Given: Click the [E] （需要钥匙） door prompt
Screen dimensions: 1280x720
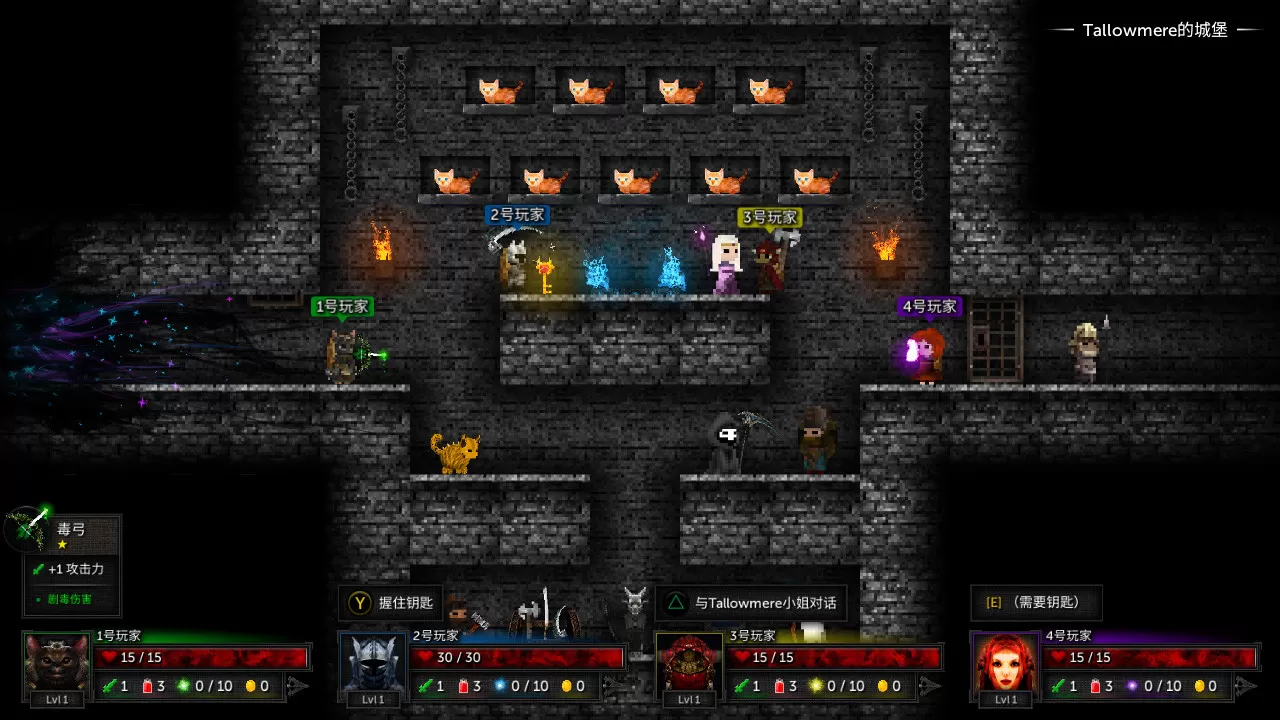Looking at the screenshot, I should tap(1037, 603).
